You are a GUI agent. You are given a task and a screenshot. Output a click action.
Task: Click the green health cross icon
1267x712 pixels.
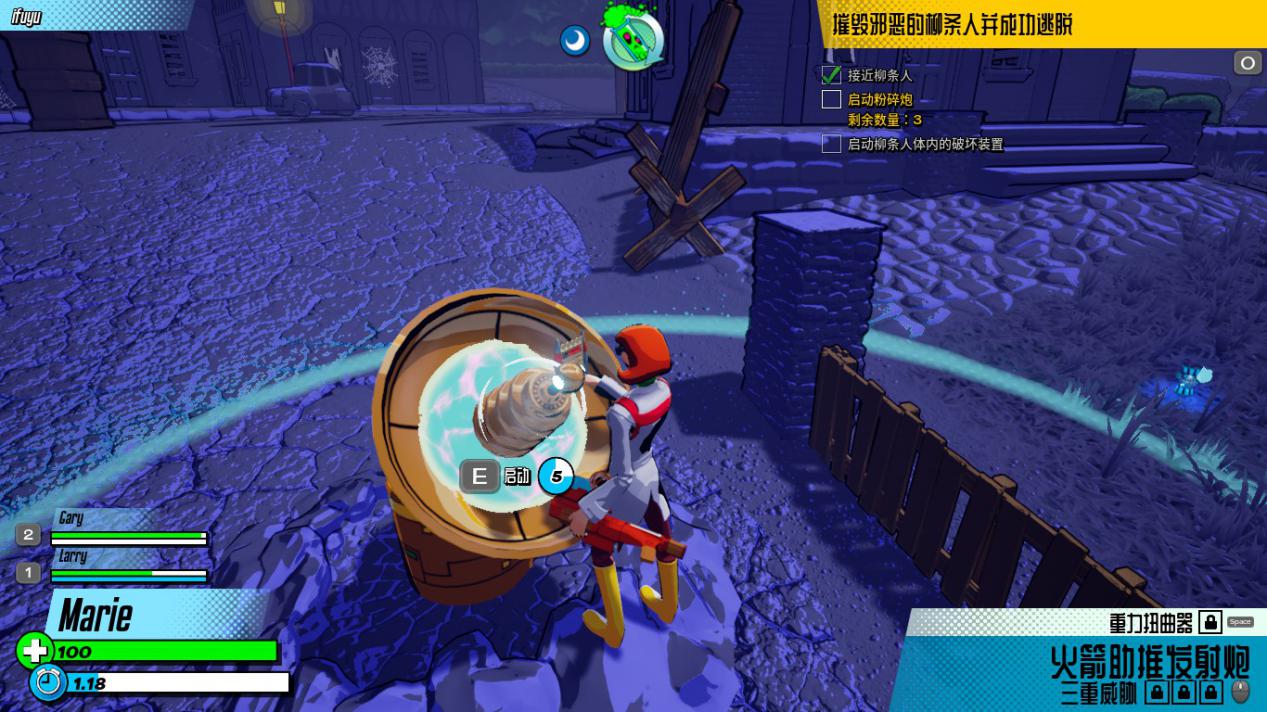(34, 651)
